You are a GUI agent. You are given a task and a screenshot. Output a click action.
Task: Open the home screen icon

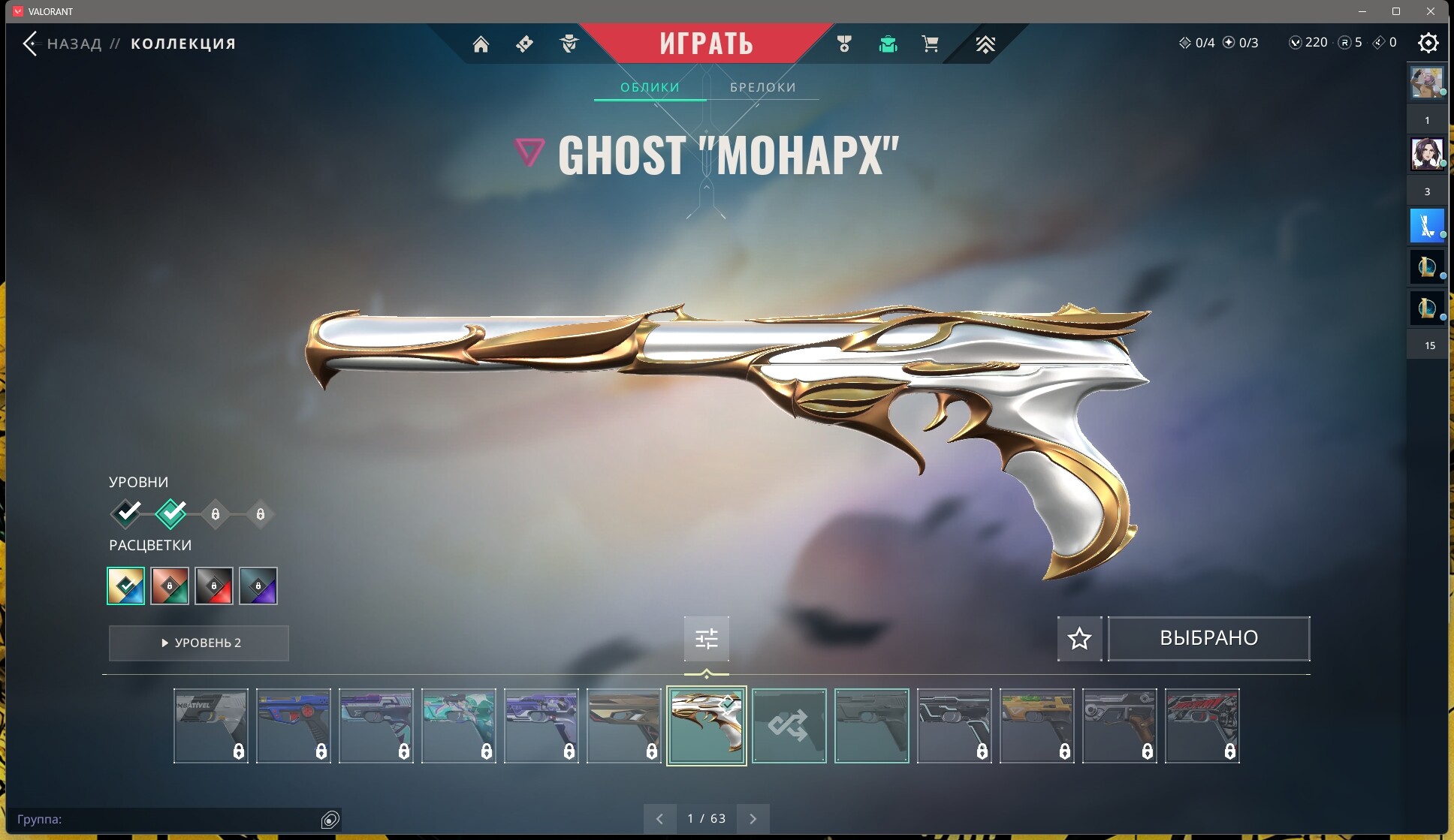click(481, 44)
